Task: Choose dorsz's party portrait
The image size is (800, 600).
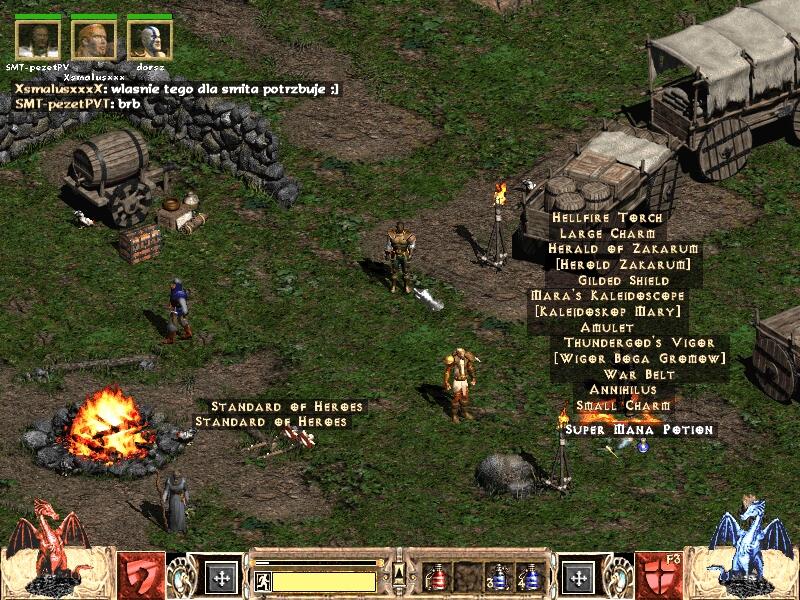Action: coord(150,39)
